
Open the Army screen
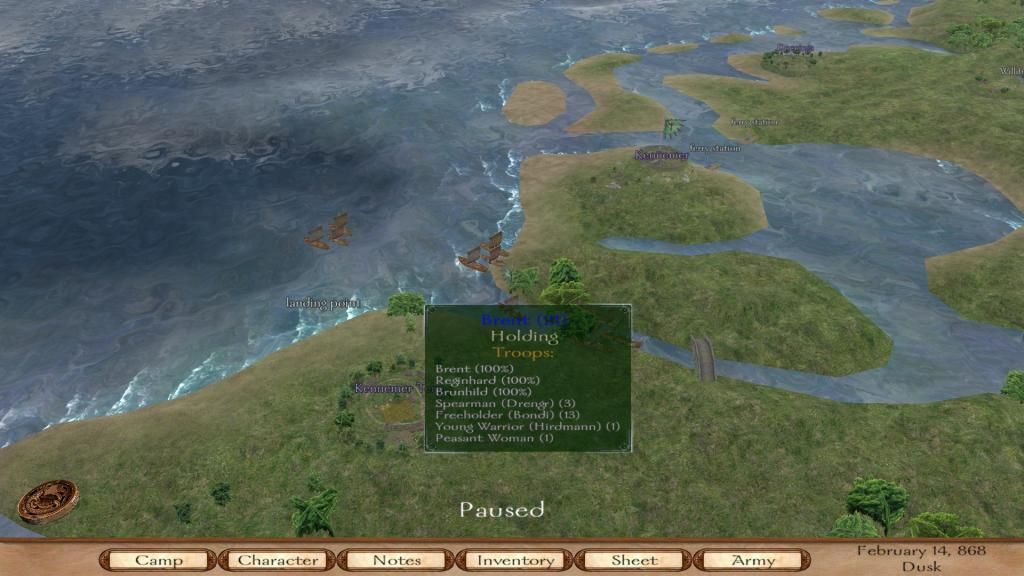[752, 560]
